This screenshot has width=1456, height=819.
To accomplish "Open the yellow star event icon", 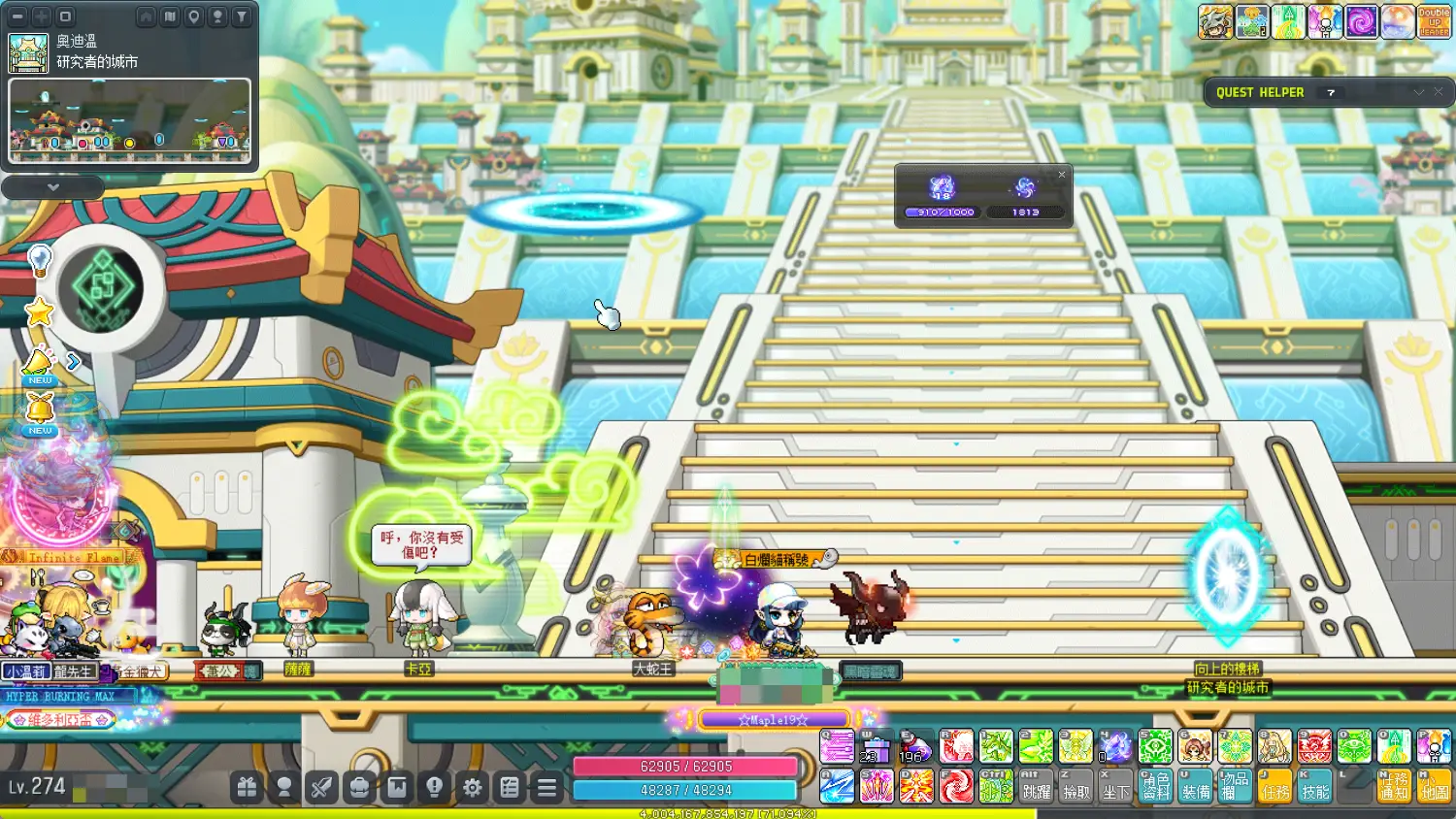I will (x=39, y=312).
